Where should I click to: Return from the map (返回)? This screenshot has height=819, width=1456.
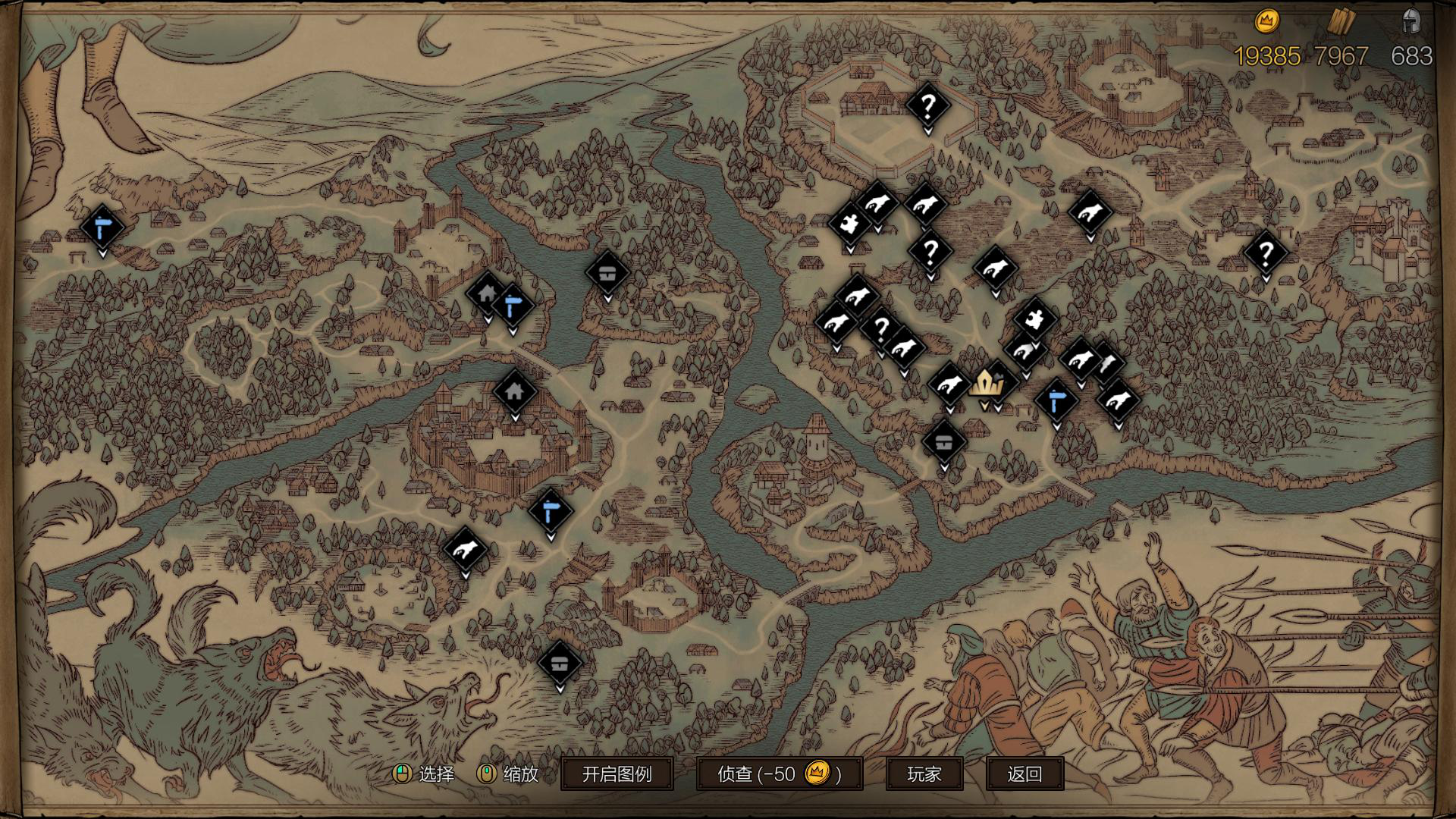coord(1025,773)
